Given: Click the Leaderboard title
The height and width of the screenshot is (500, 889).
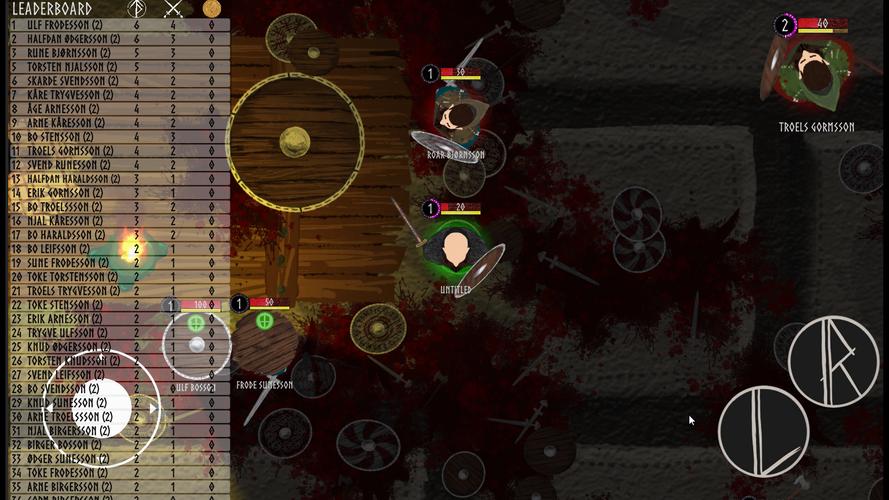Looking at the screenshot, I should [52, 9].
